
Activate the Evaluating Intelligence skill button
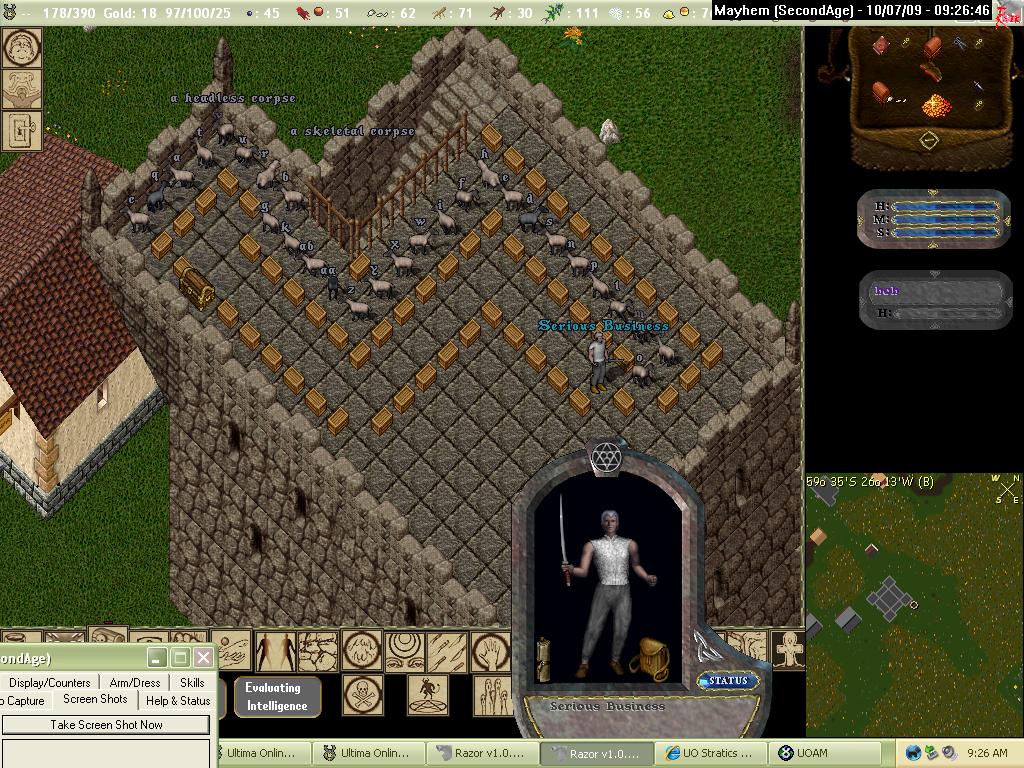277,697
